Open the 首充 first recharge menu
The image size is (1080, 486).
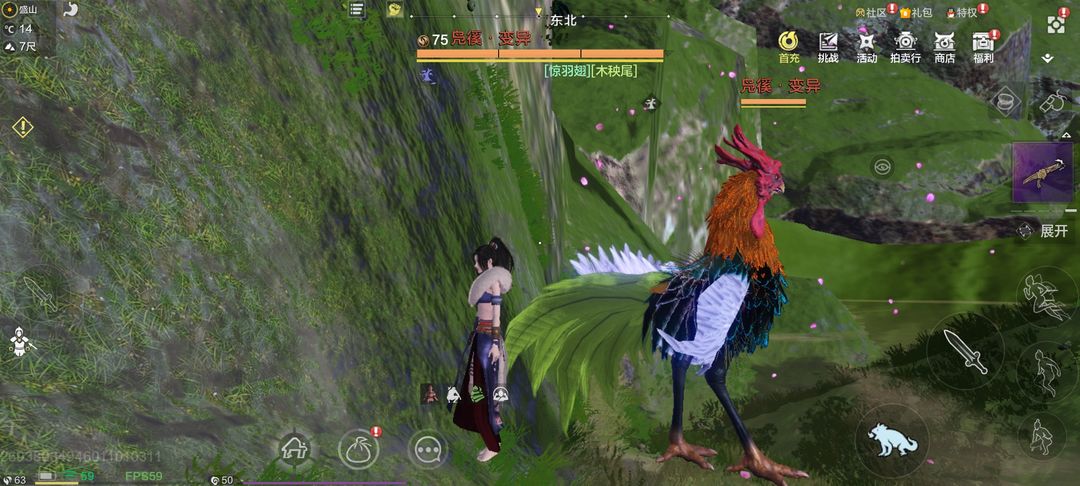pos(788,44)
